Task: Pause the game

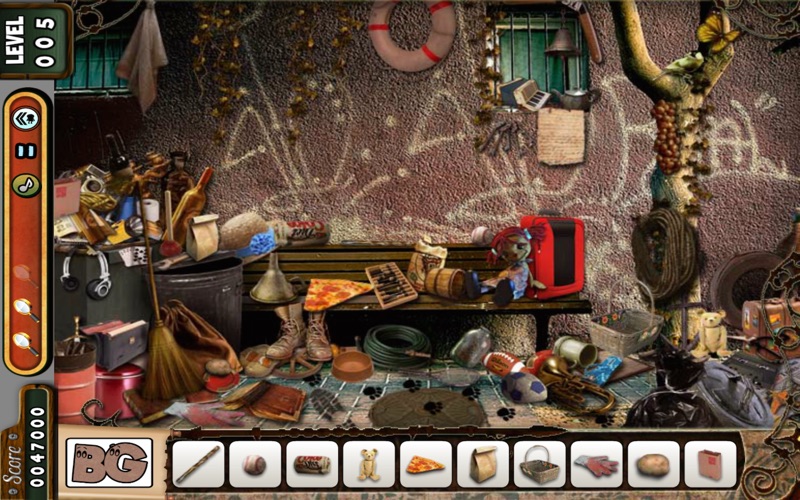Action: click(x=25, y=152)
